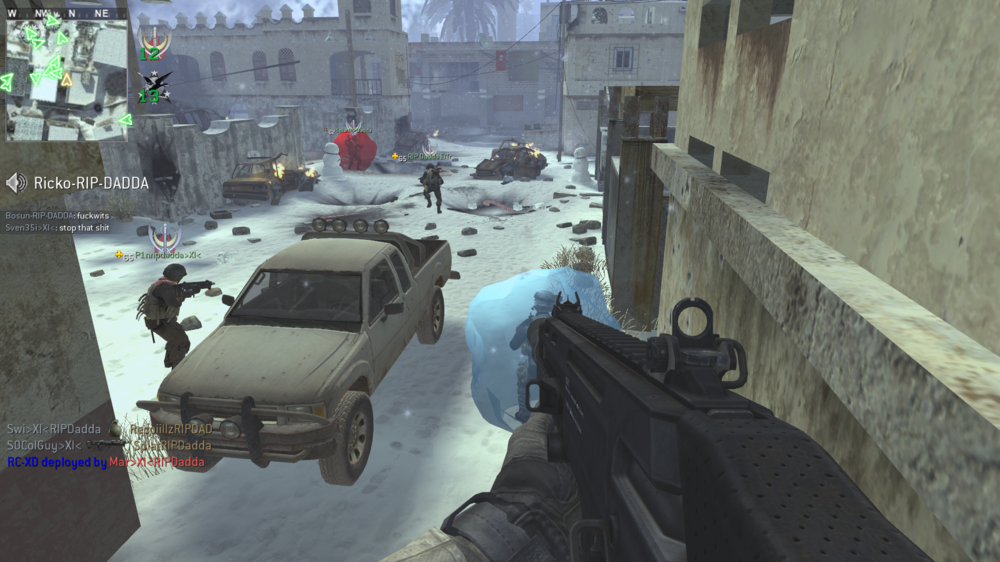Click the voice chat speaker icon
Viewport: 1000px width, 562px height.
tap(16, 183)
